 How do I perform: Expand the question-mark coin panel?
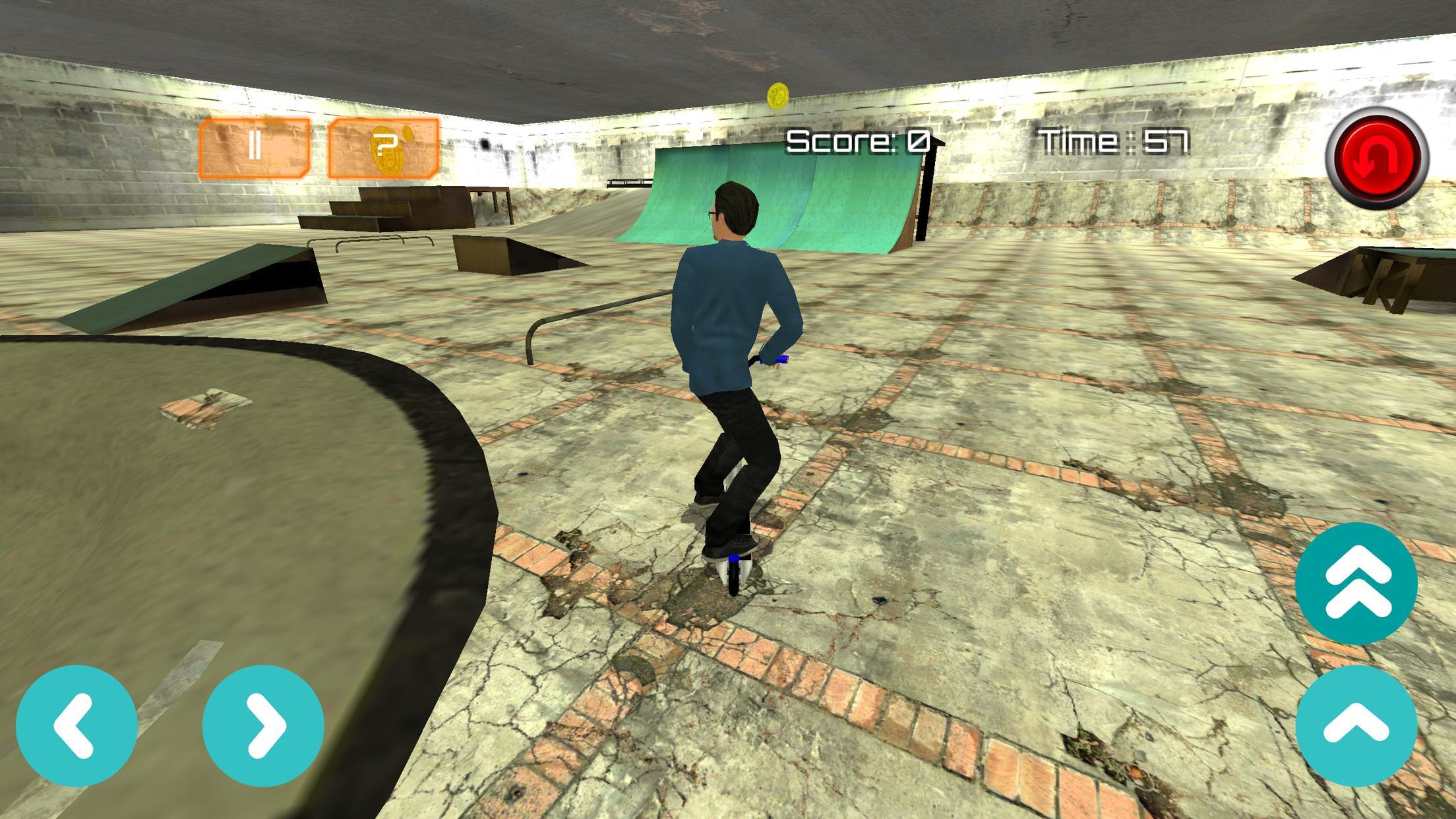coord(386,148)
